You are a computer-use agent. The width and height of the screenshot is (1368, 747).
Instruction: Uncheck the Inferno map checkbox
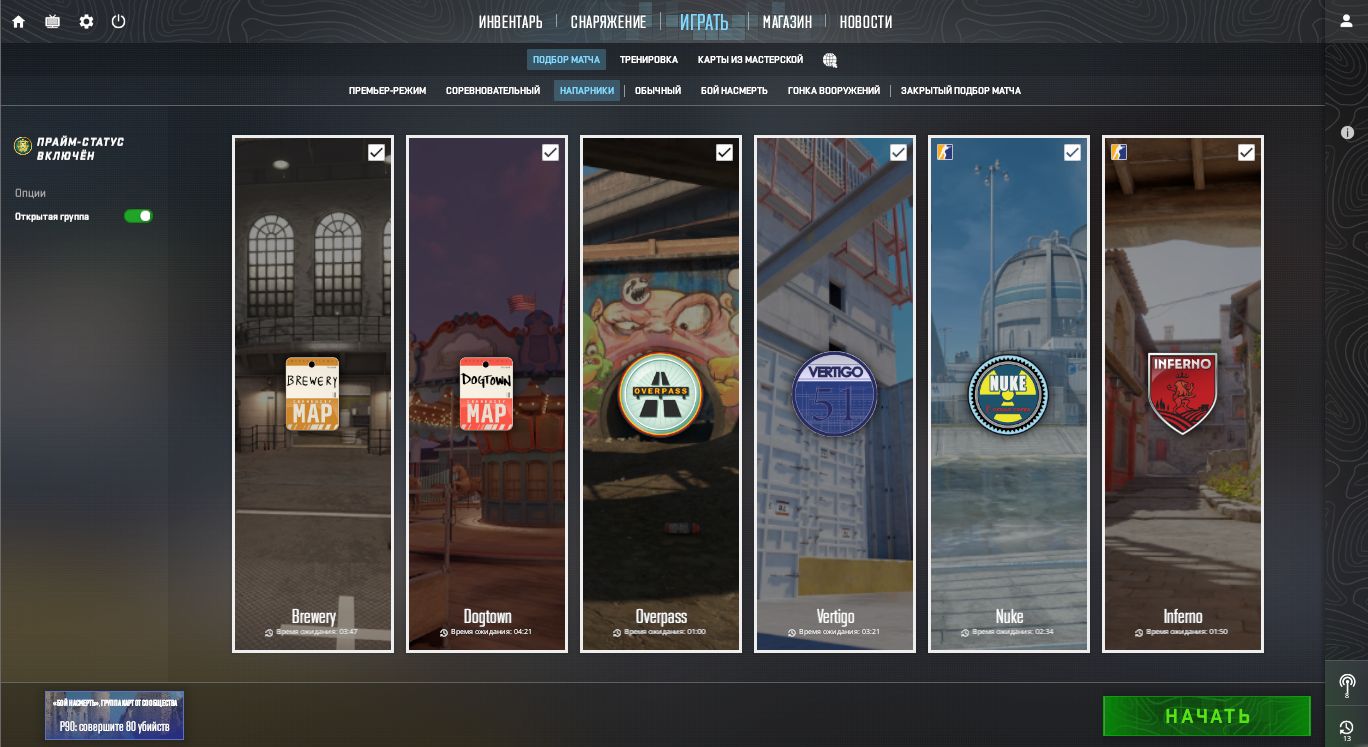pos(1246,152)
